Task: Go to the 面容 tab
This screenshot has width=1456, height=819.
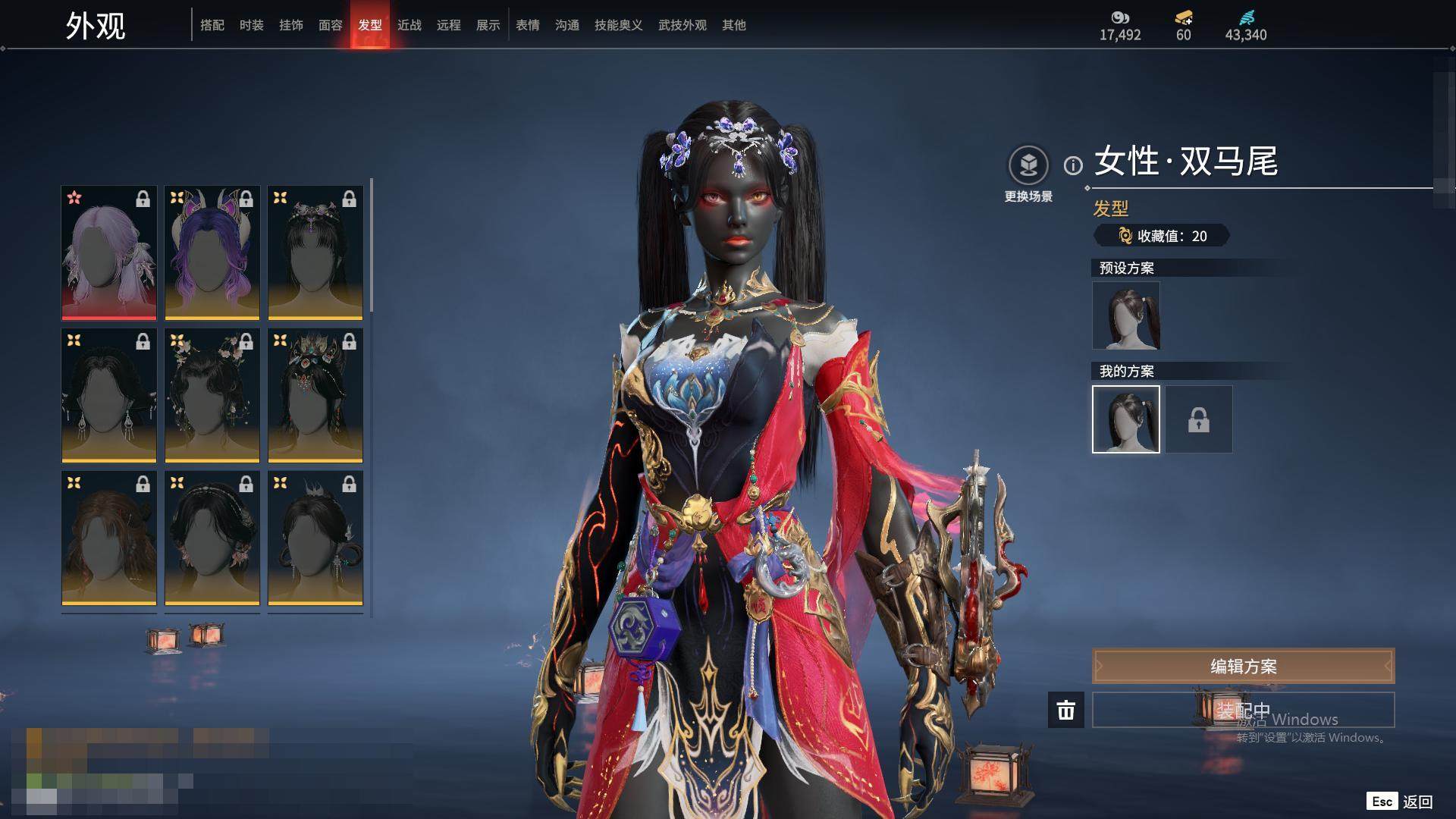Action: point(331,25)
